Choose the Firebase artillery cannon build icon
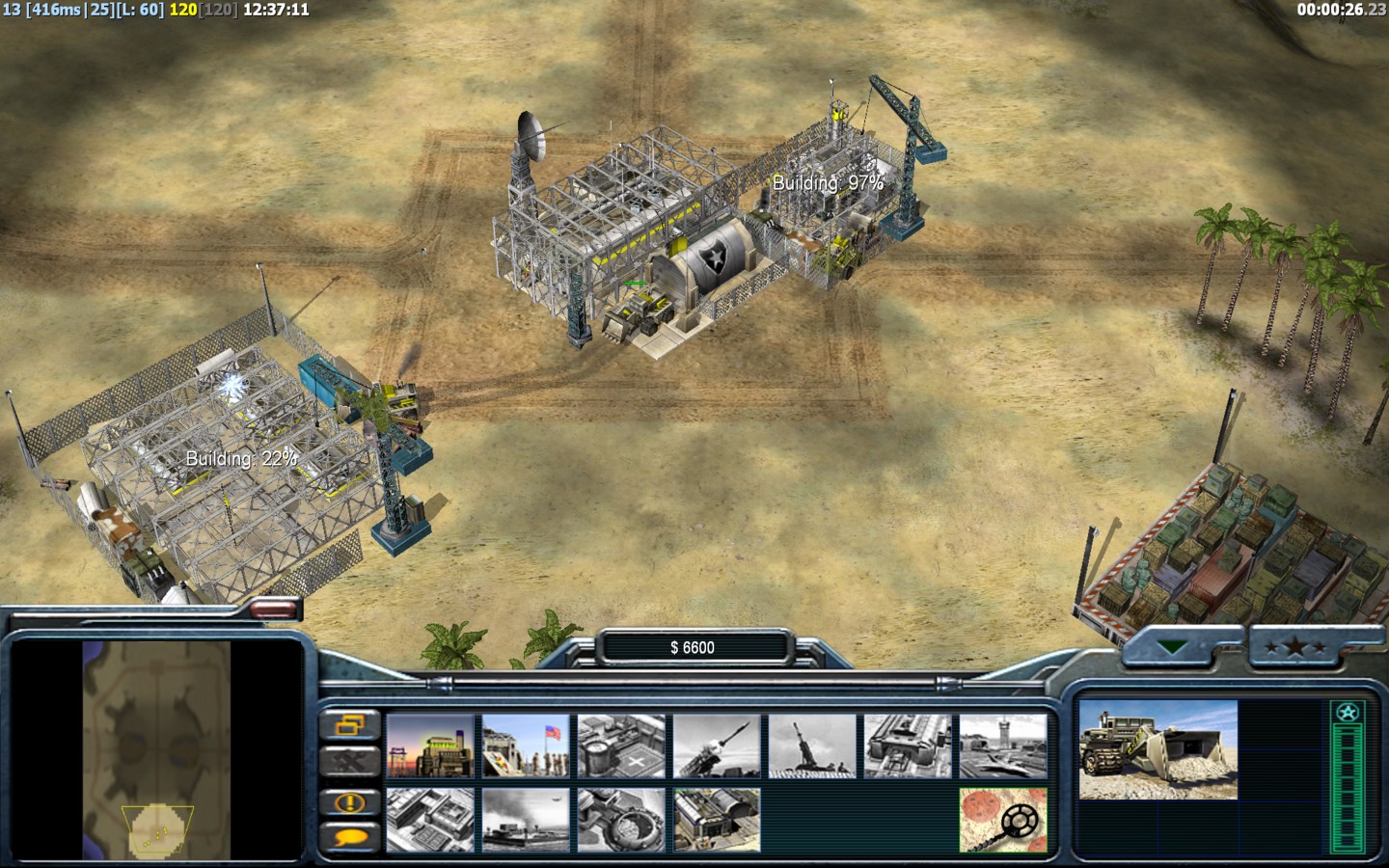Image resolution: width=1389 pixels, height=868 pixels. tap(812, 746)
